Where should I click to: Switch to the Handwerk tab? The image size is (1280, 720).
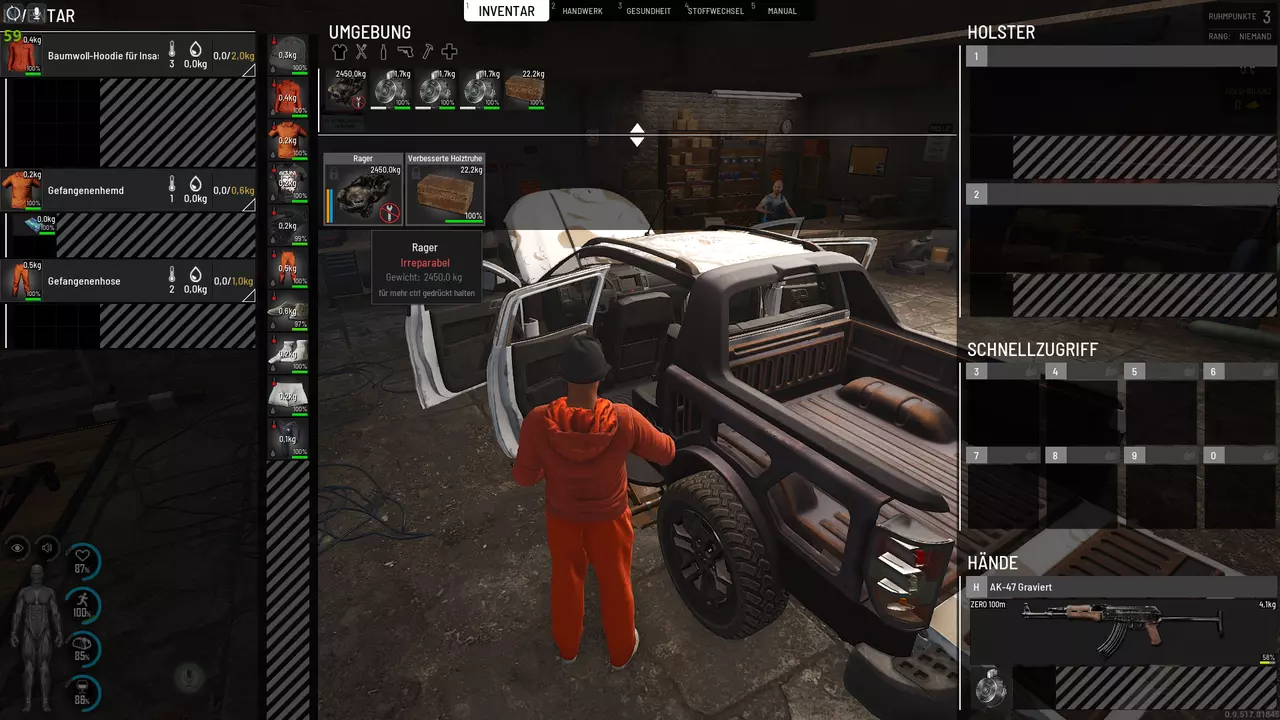[x=581, y=11]
